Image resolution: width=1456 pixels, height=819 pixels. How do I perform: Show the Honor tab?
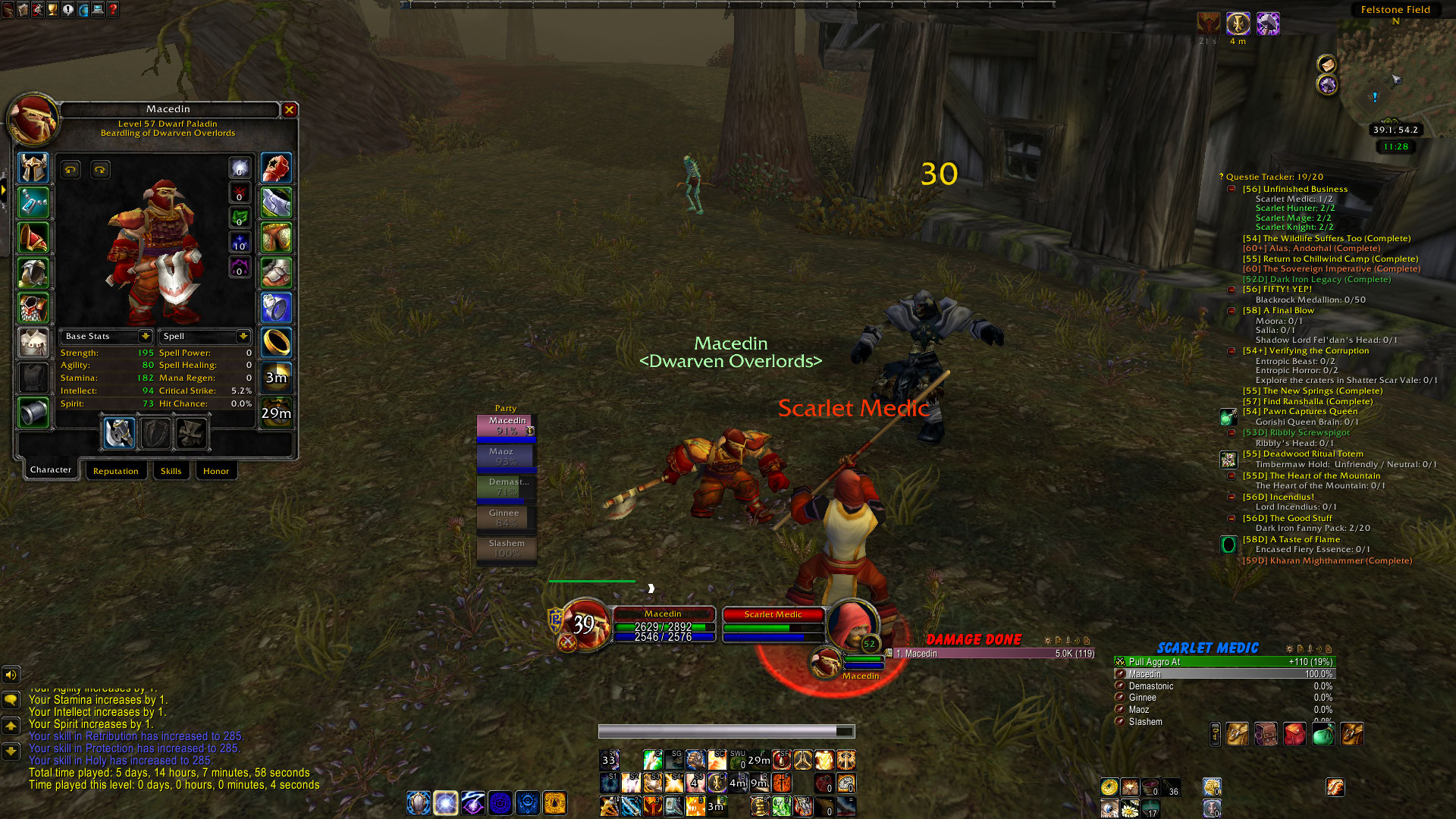(x=215, y=471)
